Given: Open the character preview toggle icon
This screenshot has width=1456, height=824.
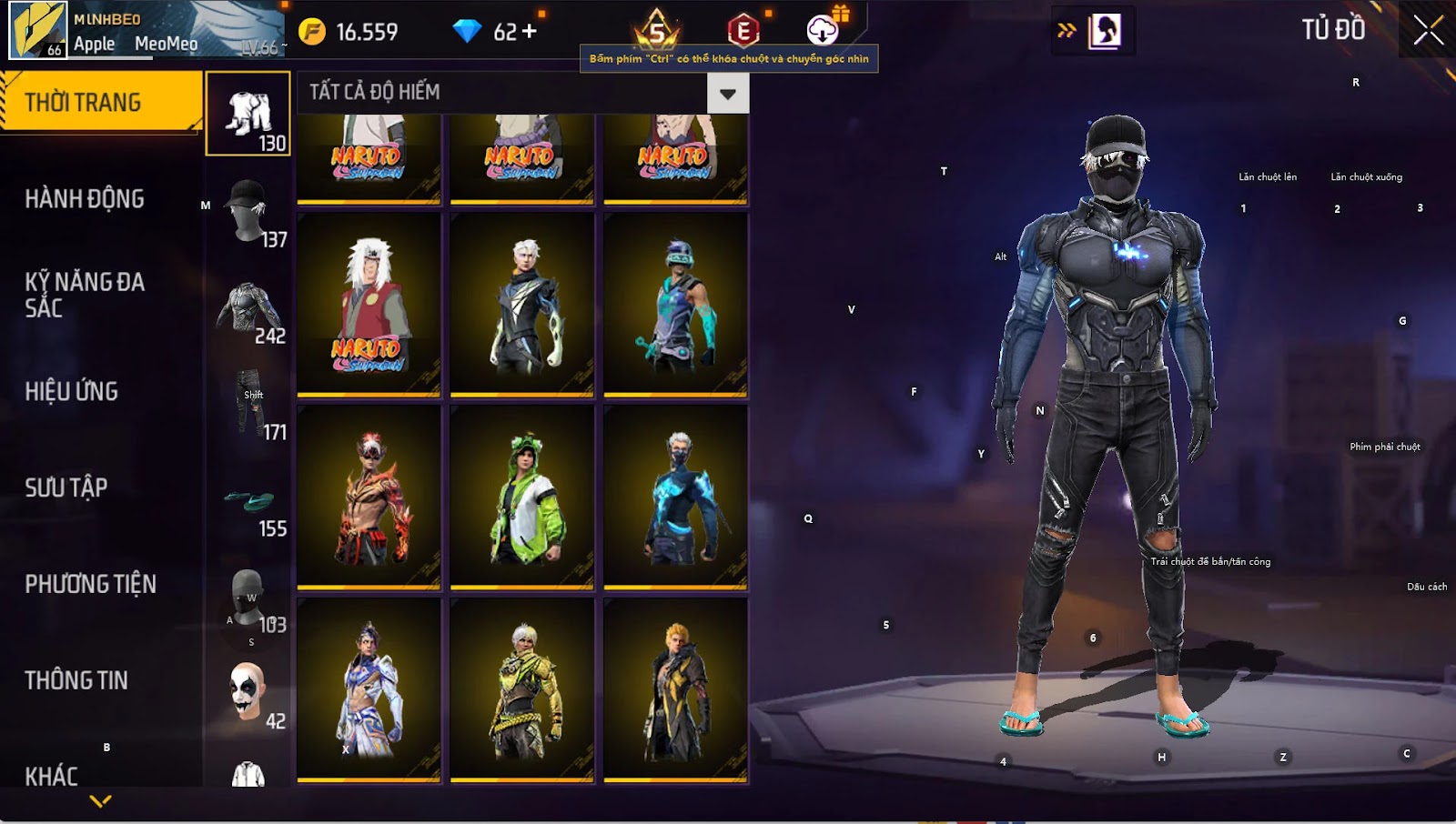Looking at the screenshot, I should pyautogui.click(x=1105, y=31).
